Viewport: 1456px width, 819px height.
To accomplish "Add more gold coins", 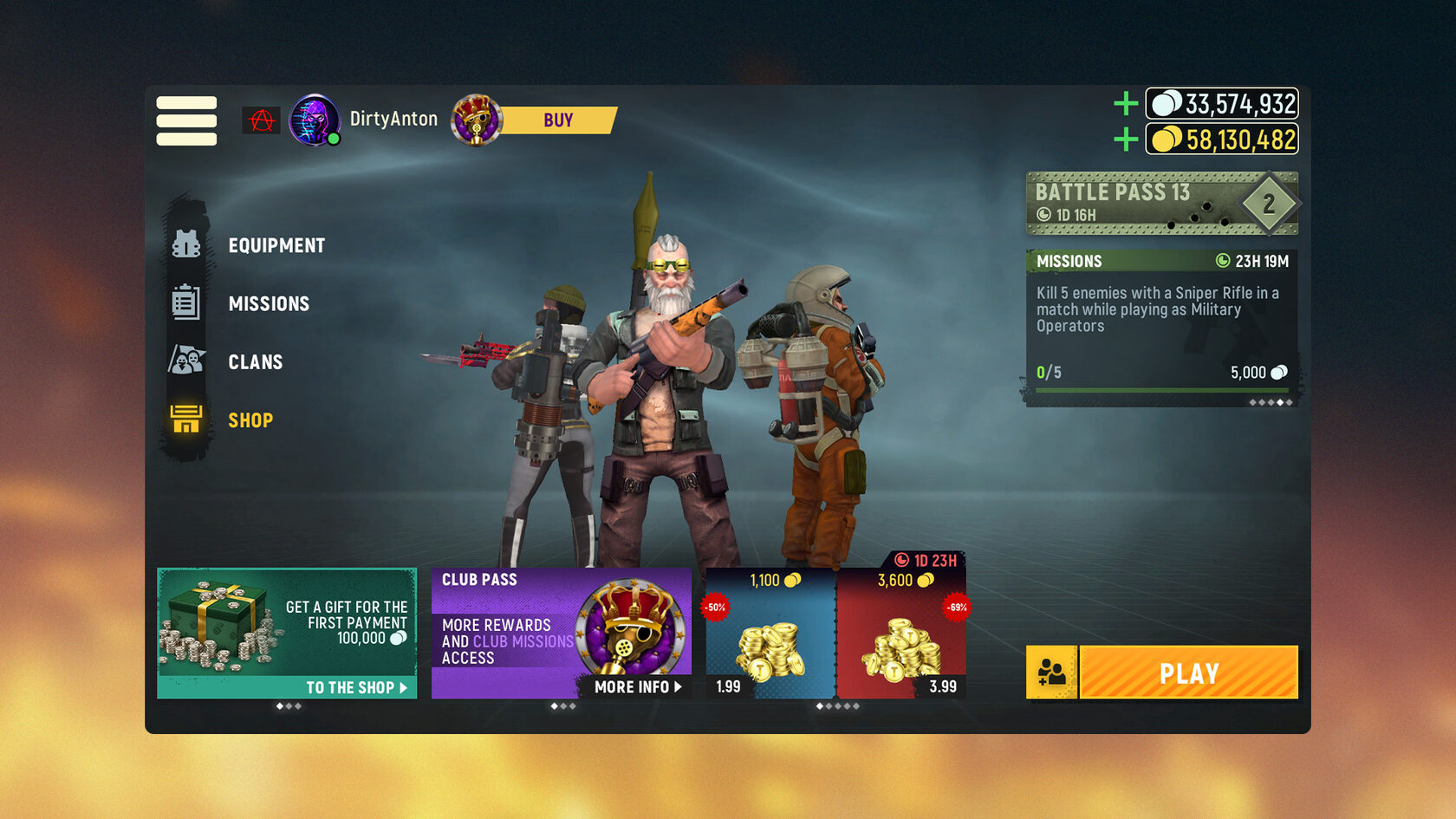I will 1125,139.
